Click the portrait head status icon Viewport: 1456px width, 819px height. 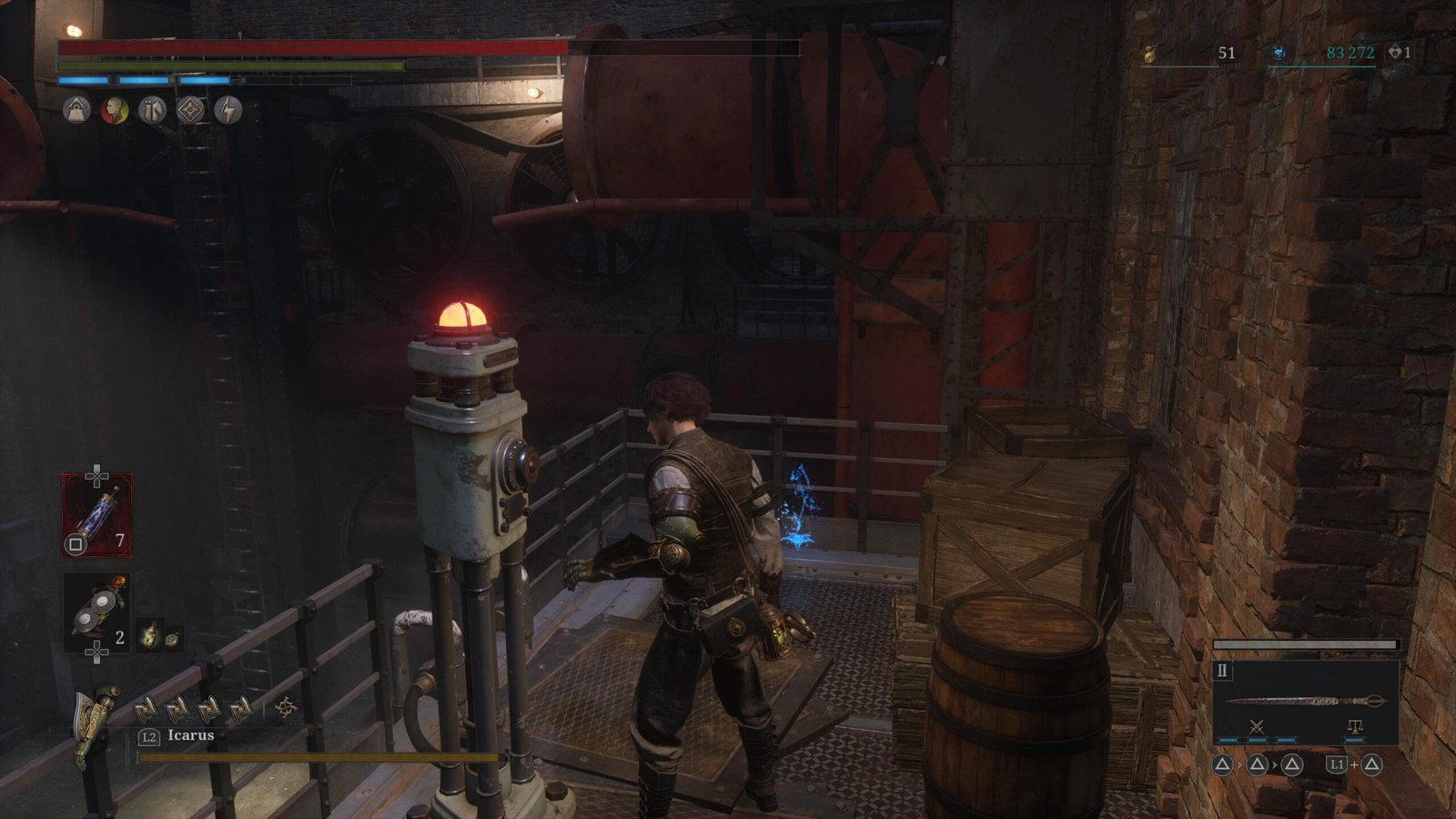(114, 111)
